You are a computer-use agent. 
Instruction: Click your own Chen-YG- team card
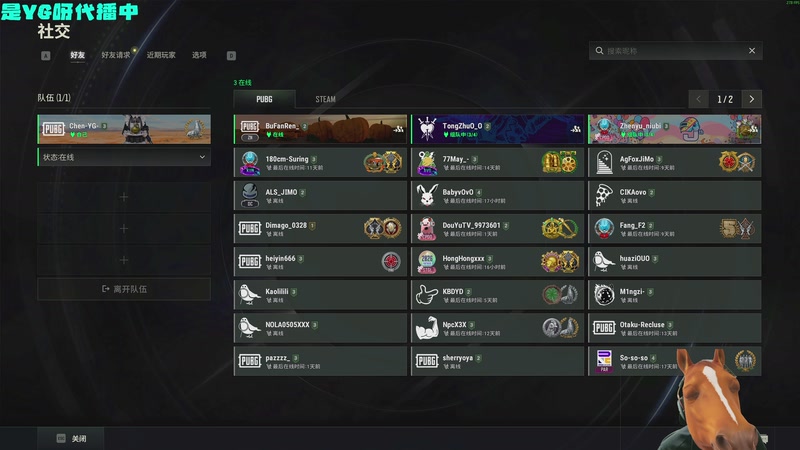[124, 129]
